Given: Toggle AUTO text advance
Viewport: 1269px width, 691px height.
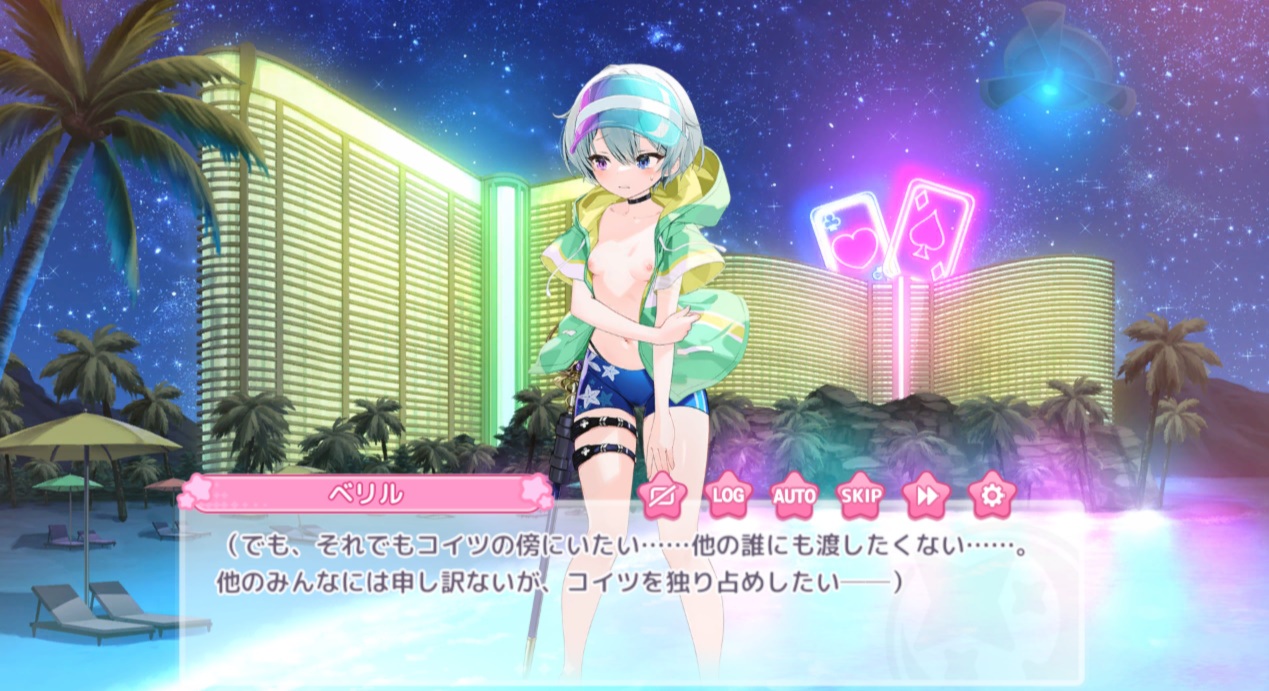Looking at the screenshot, I should [794, 495].
